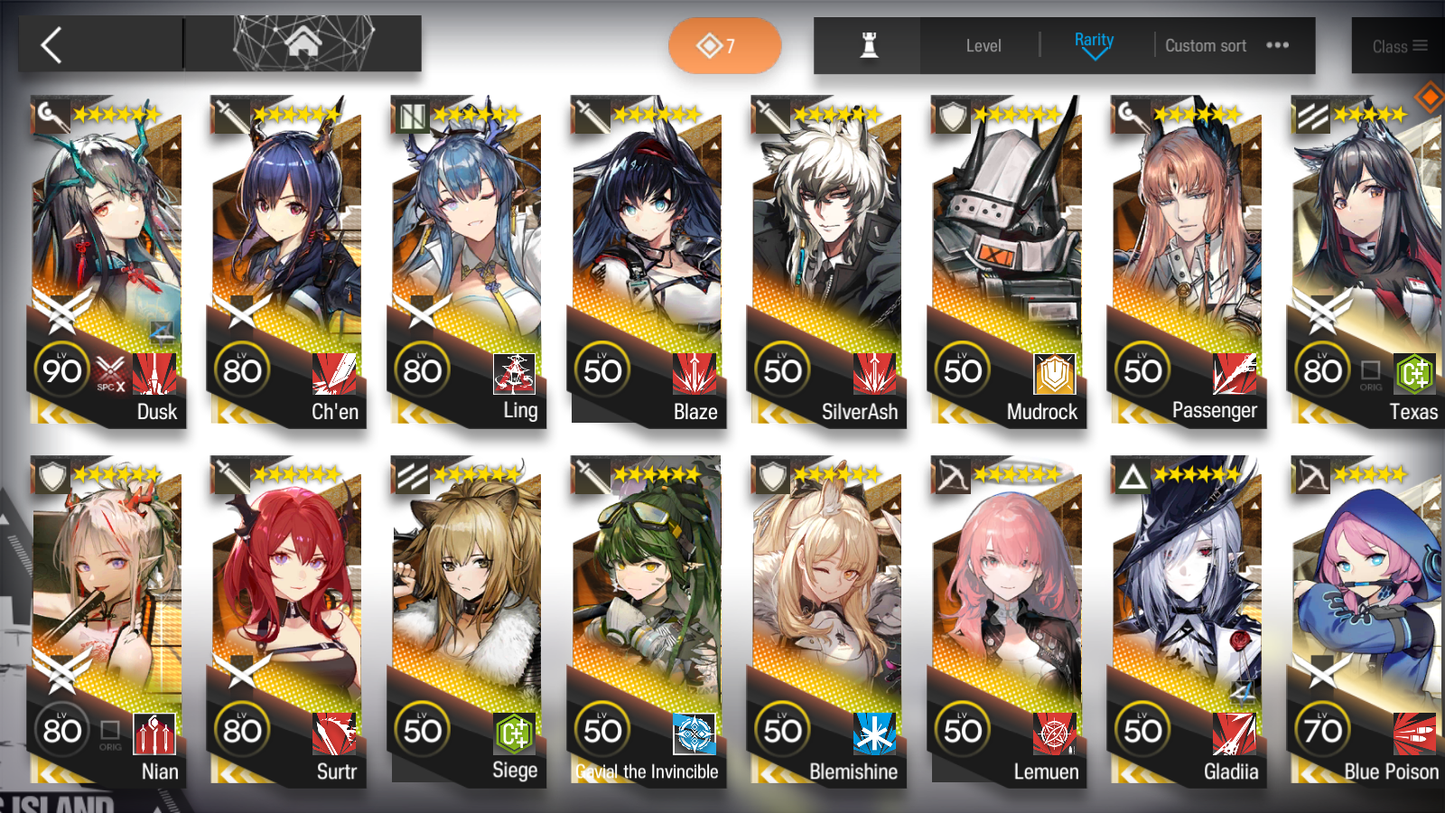The height and width of the screenshot is (813, 1445).
Task: Open Nian's operator card
Action: (x=107, y=620)
